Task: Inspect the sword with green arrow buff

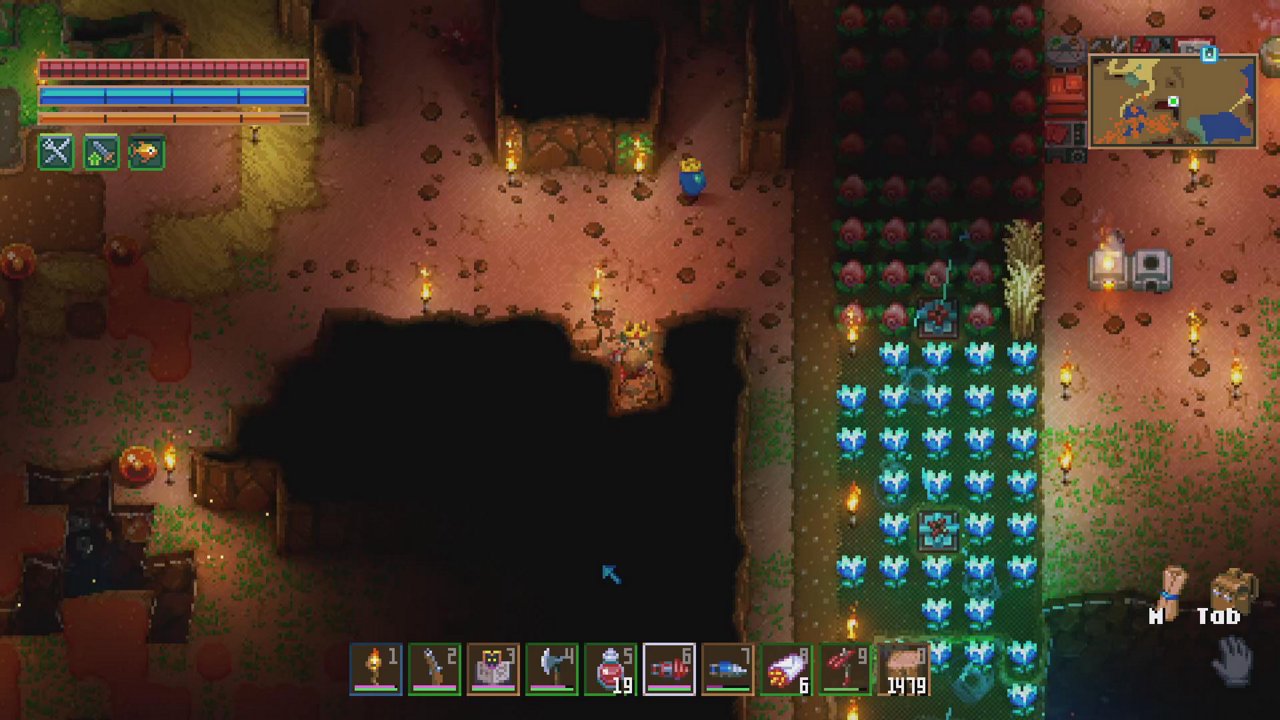Action: click(x=101, y=152)
